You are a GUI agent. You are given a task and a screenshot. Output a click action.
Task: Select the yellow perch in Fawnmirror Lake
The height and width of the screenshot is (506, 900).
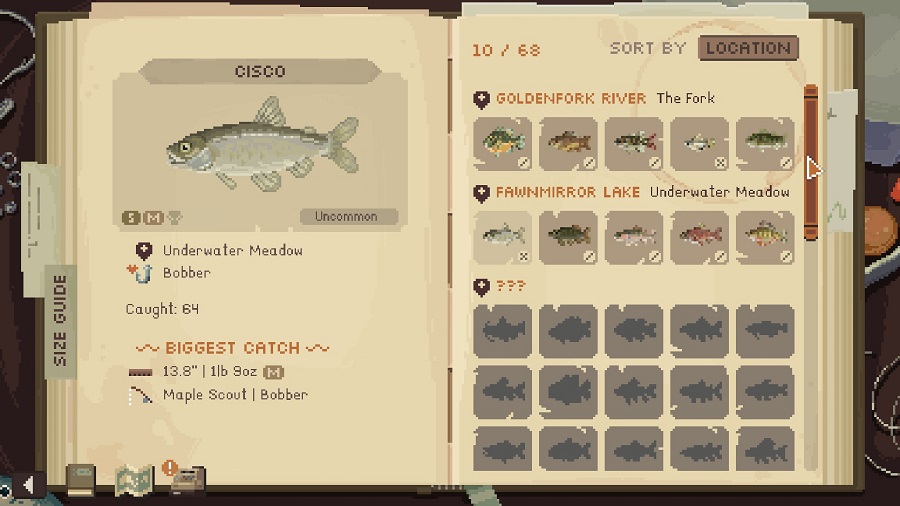click(x=765, y=237)
